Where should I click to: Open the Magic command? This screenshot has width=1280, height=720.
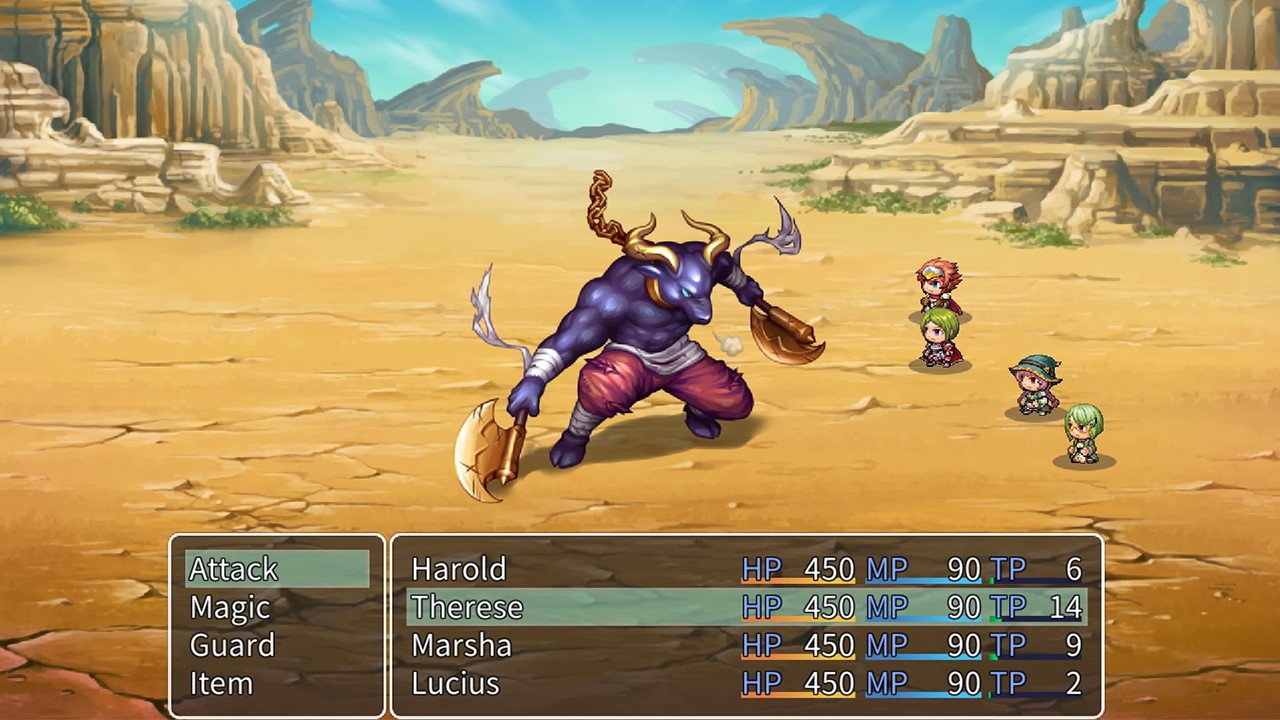(x=230, y=607)
